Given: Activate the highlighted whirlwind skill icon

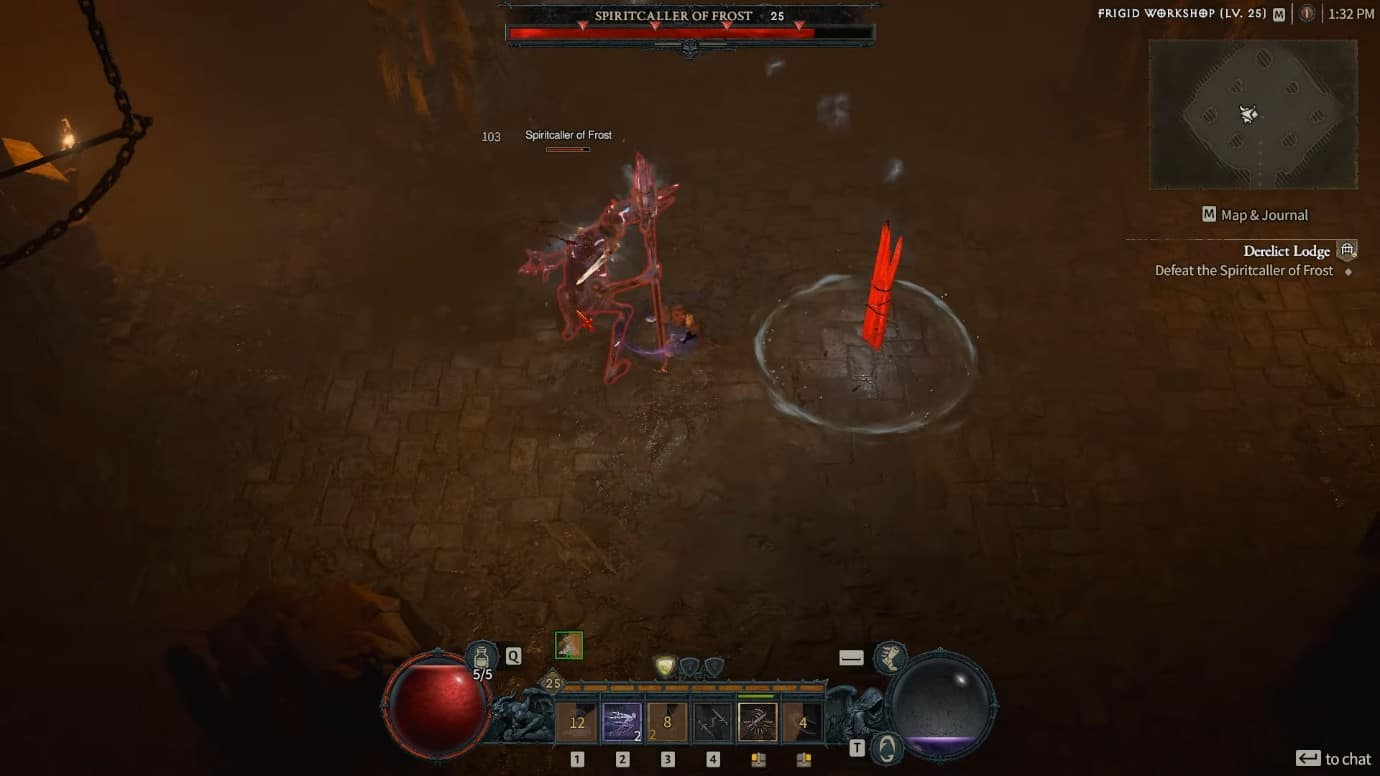Looking at the screenshot, I should click(x=758, y=719).
